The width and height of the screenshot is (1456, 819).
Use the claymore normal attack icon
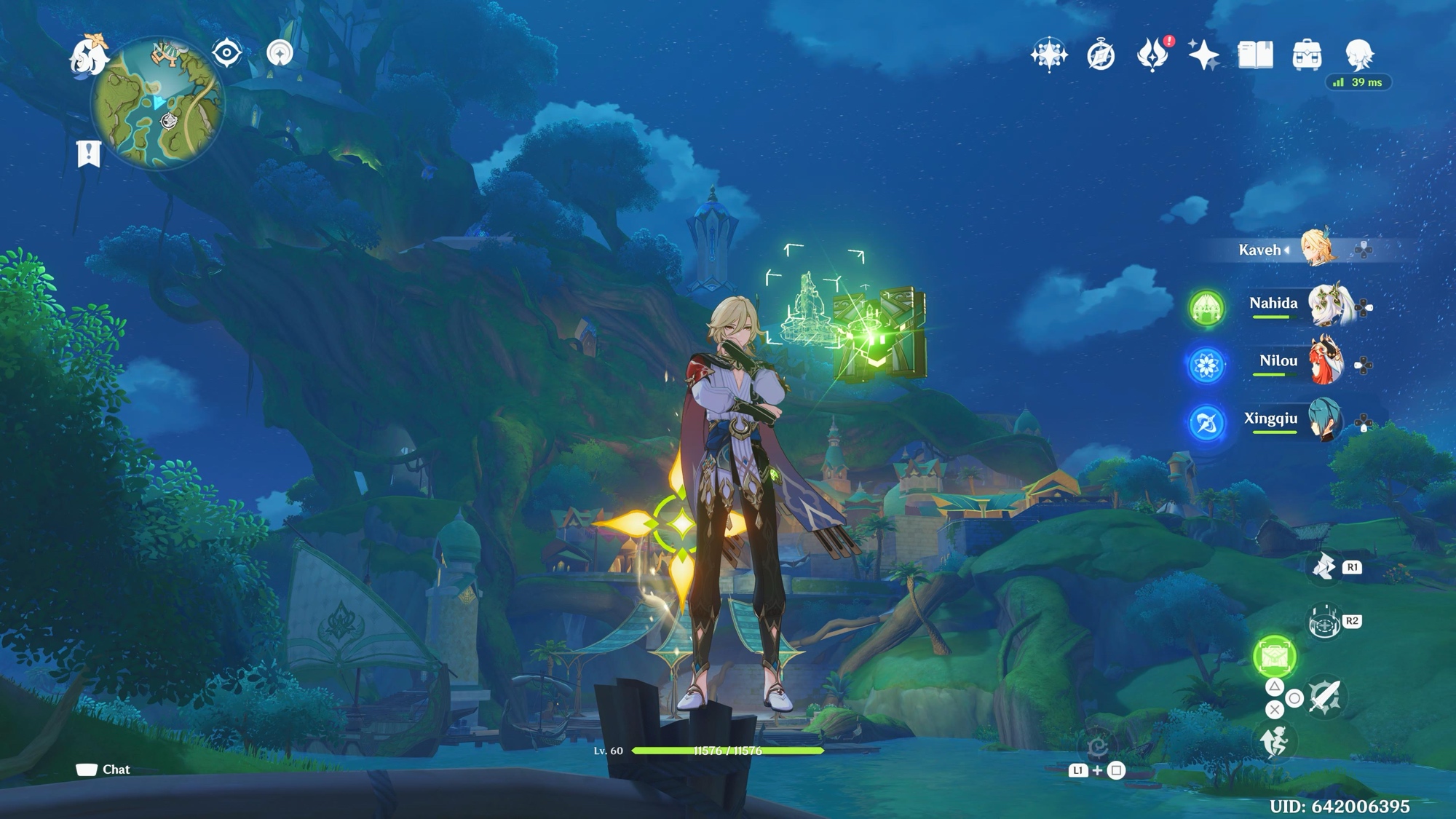pos(1324,697)
